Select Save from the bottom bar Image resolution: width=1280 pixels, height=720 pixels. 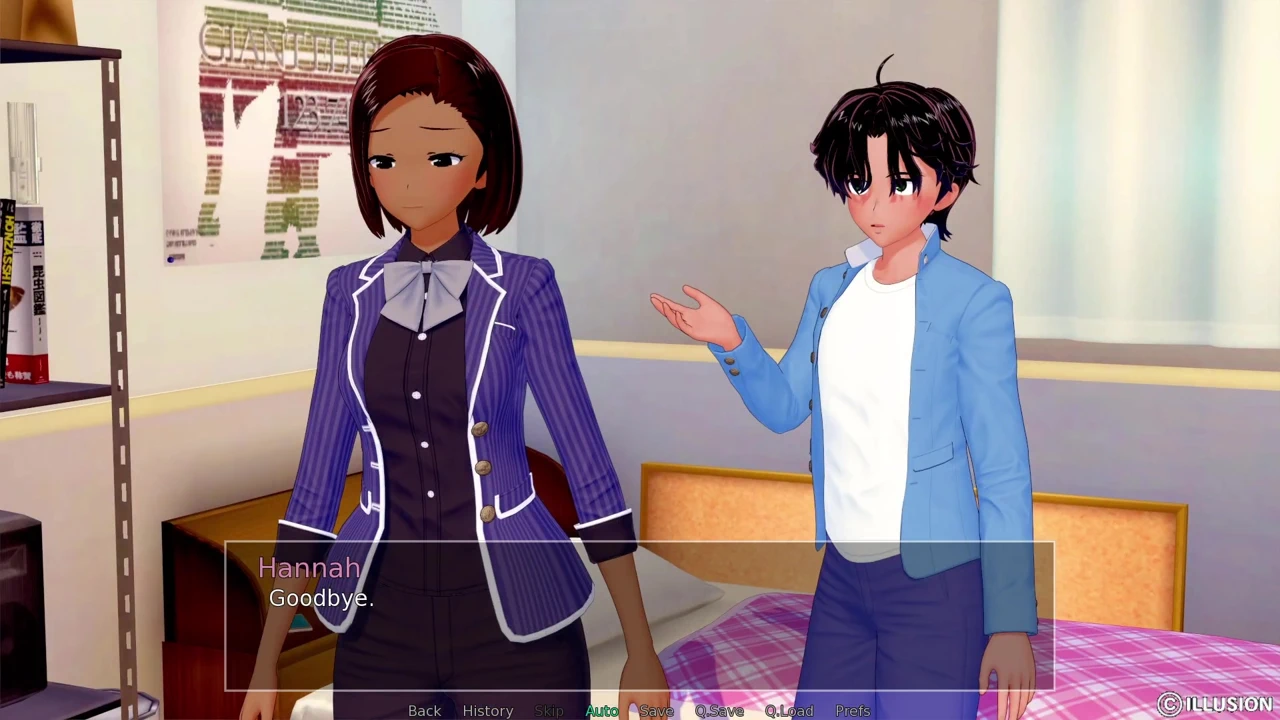tap(656, 710)
